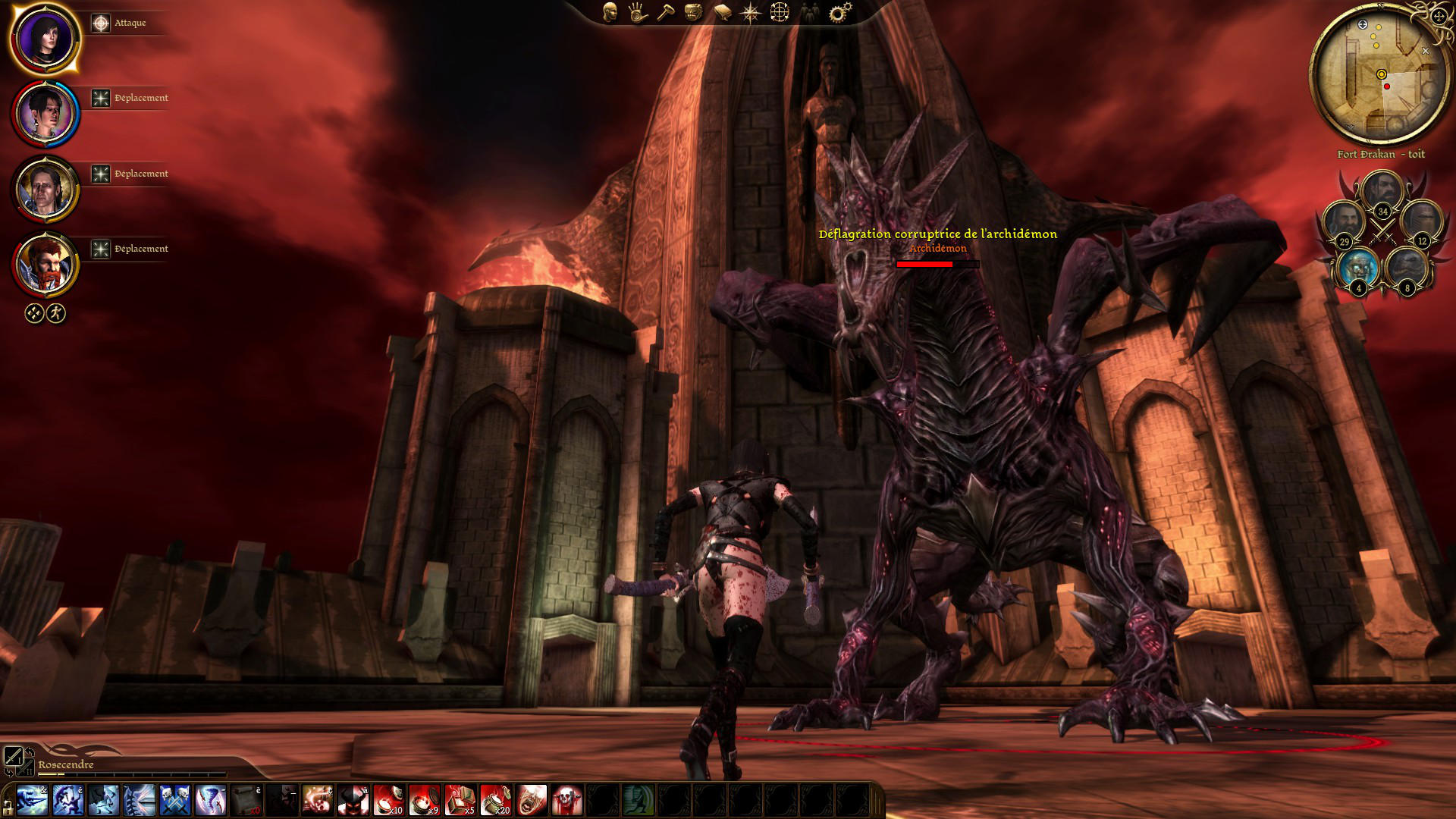Open the character record head icon
This screenshot has width=1456, height=819.
pyautogui.click(x=610, y=12)
